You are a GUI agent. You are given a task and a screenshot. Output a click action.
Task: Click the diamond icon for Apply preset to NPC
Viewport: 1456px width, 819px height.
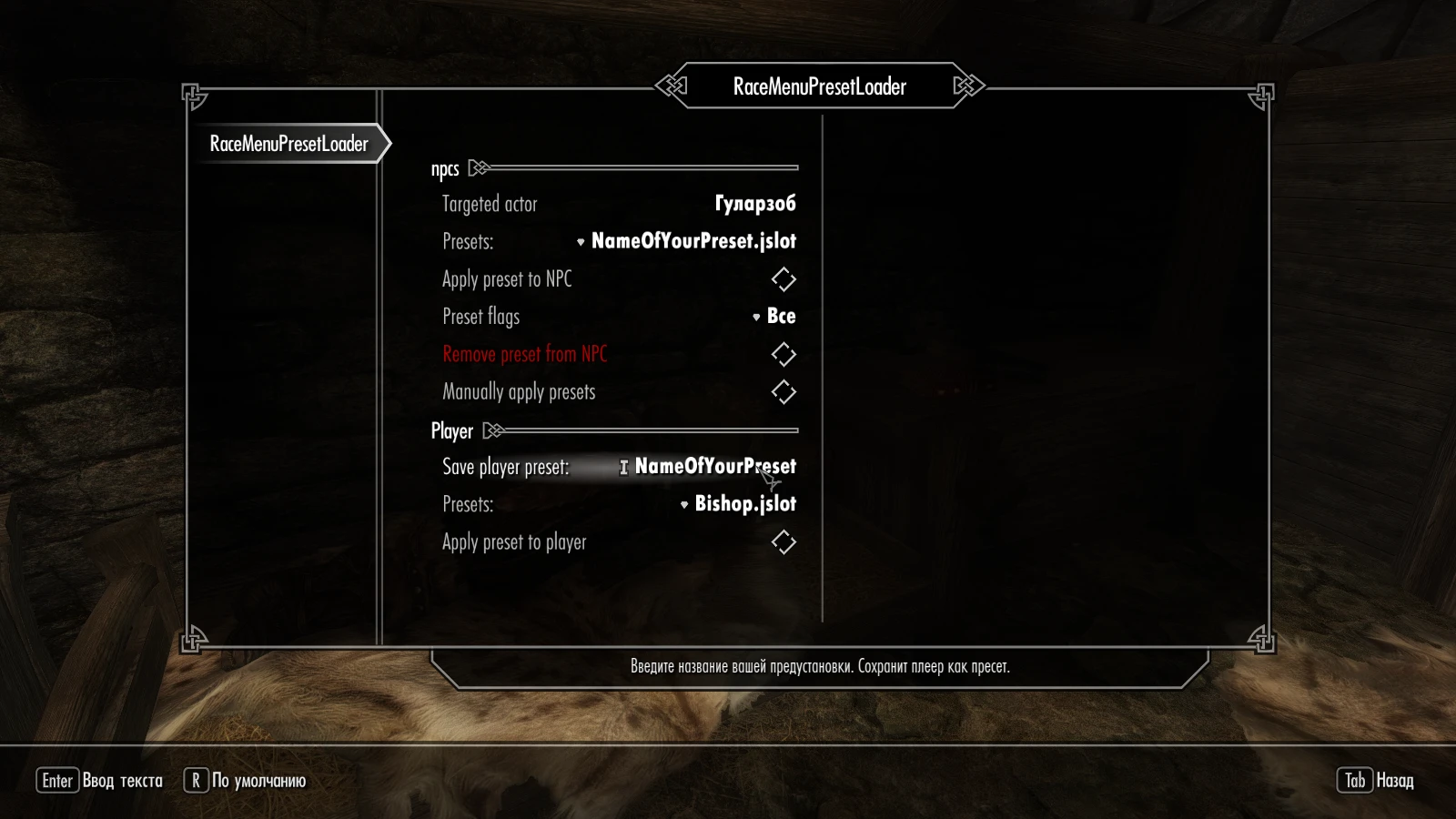coord(784,279)
